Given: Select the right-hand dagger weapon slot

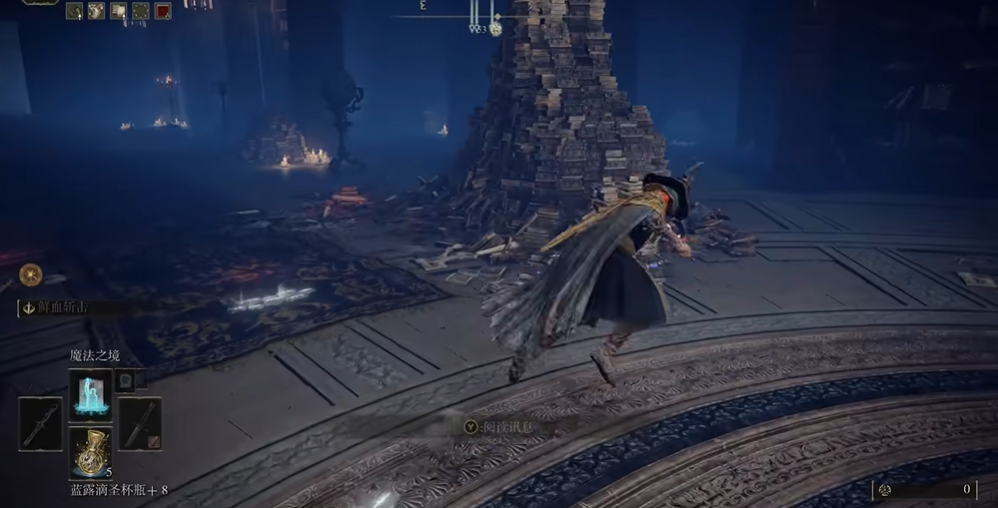Looking at the screenshot, I should (x=140, y=423).
